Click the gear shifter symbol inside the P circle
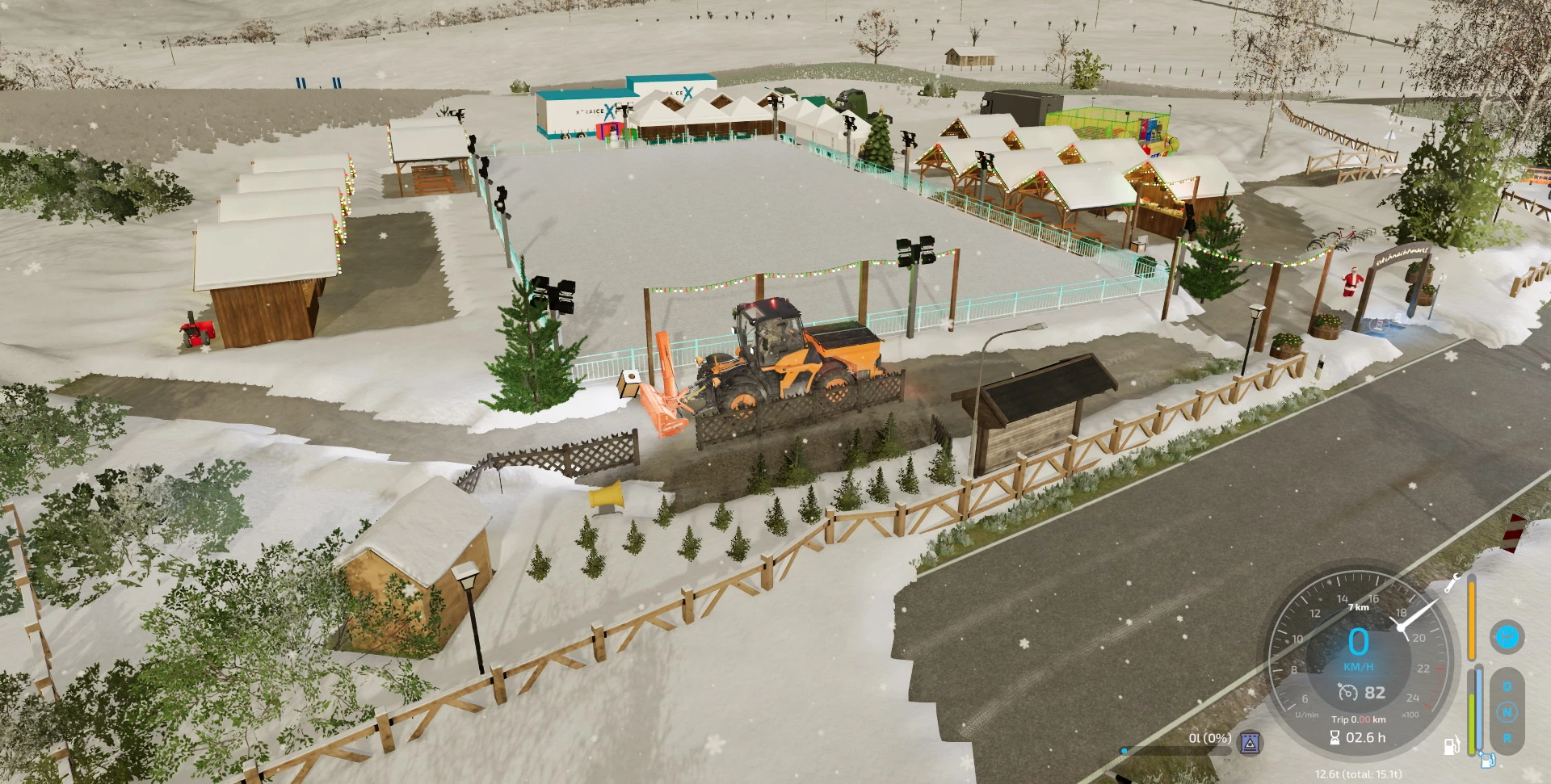Viewport: 1551px width, 784px height. coord(1507,636)
